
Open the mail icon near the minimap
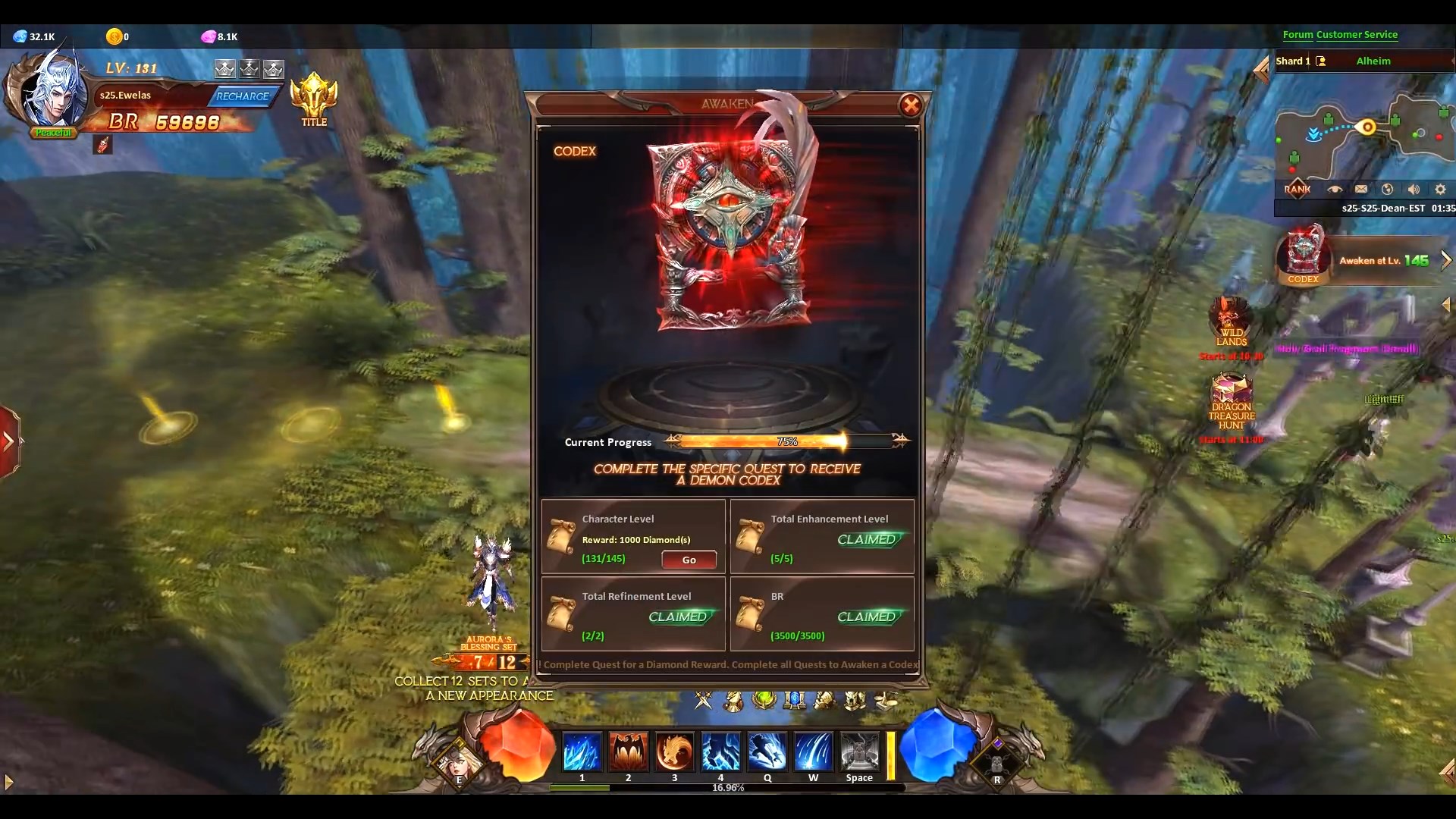coord(1361,189)
